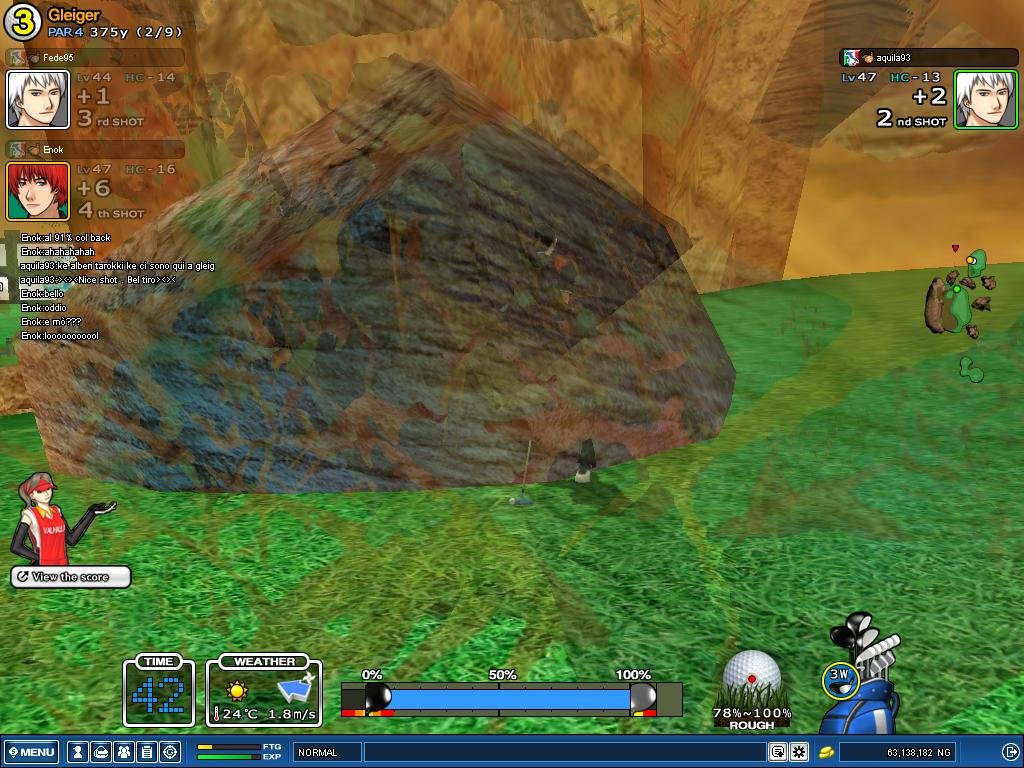1024x768 pixels.
Task: Click the NORMAL chat mode selector
Action: [x=328, y=752]
